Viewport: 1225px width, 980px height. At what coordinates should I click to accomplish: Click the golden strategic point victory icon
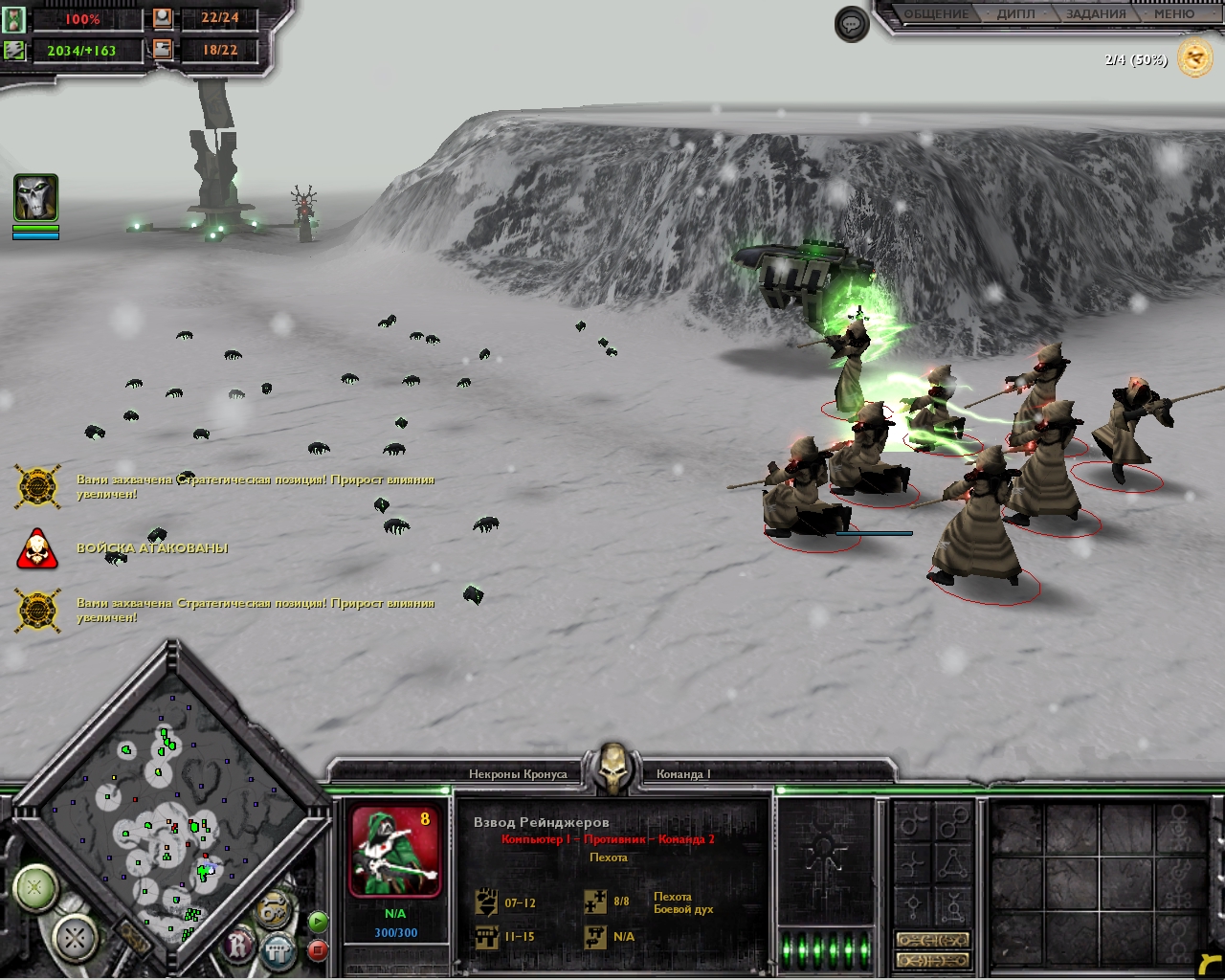point(1194,59)
